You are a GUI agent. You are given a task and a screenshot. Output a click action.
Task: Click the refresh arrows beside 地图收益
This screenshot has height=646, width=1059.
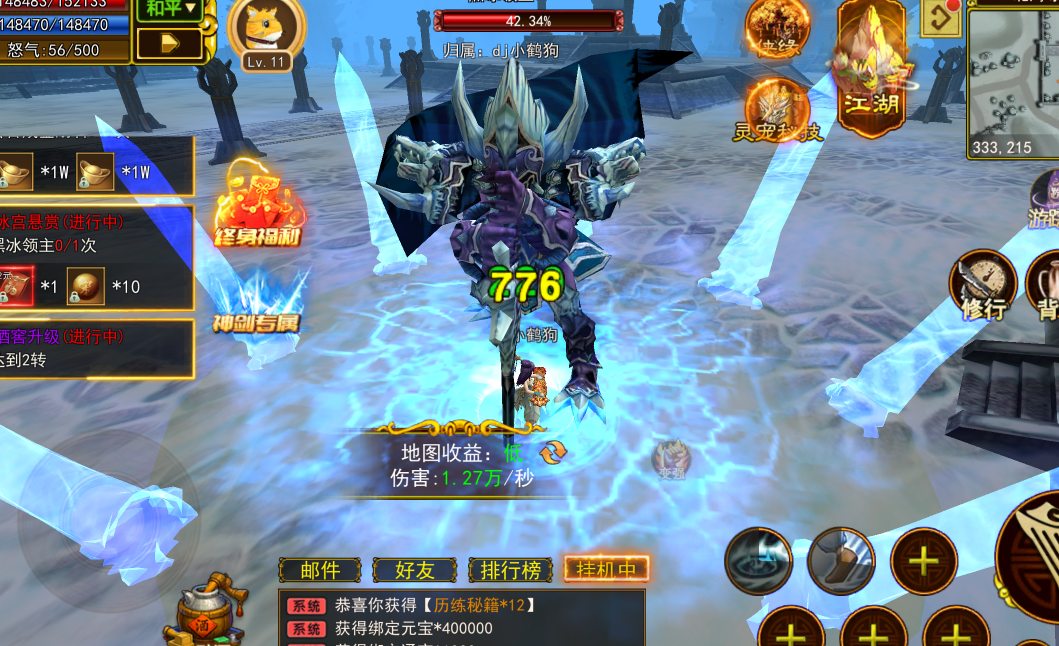click(x=554, y=452)
